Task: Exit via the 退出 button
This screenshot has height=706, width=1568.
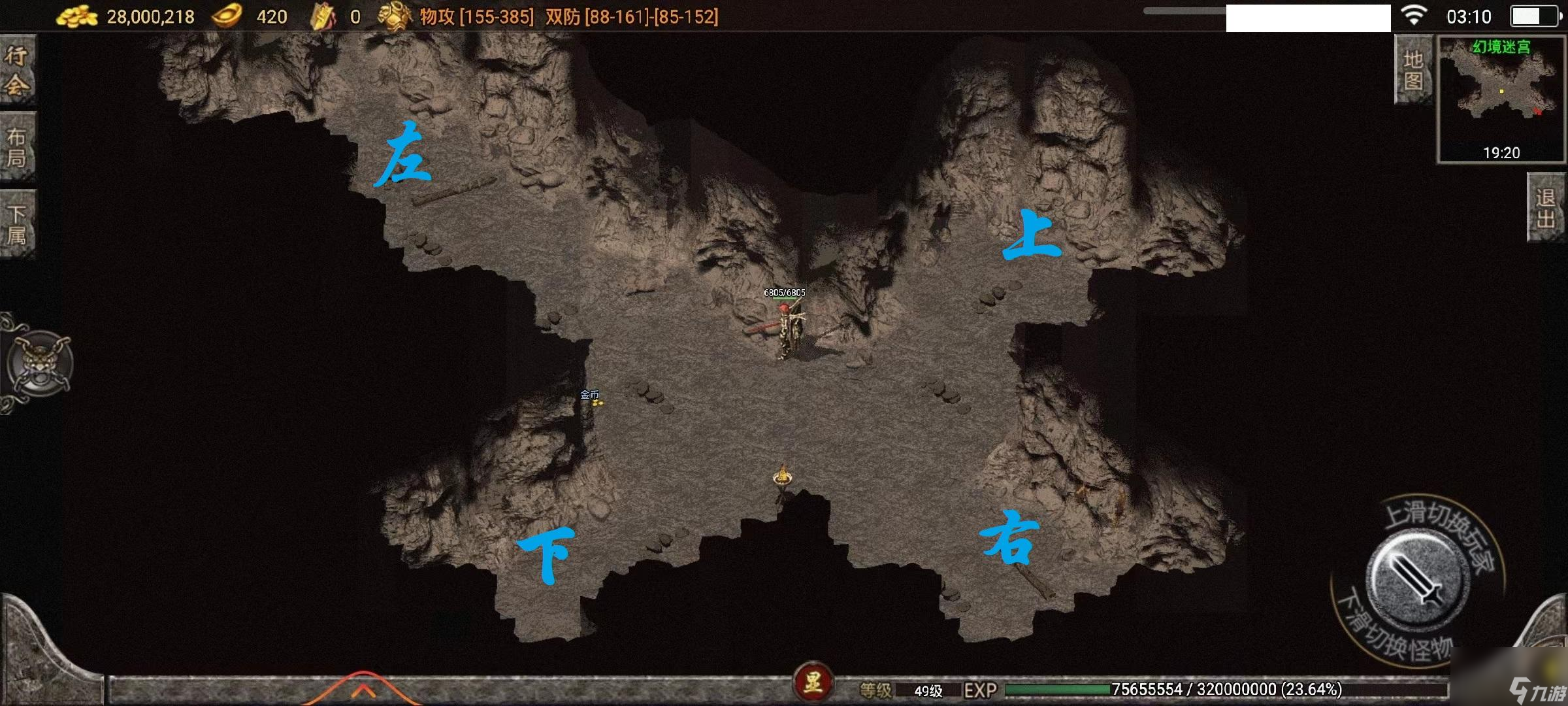Action: tap(1546, 208)
